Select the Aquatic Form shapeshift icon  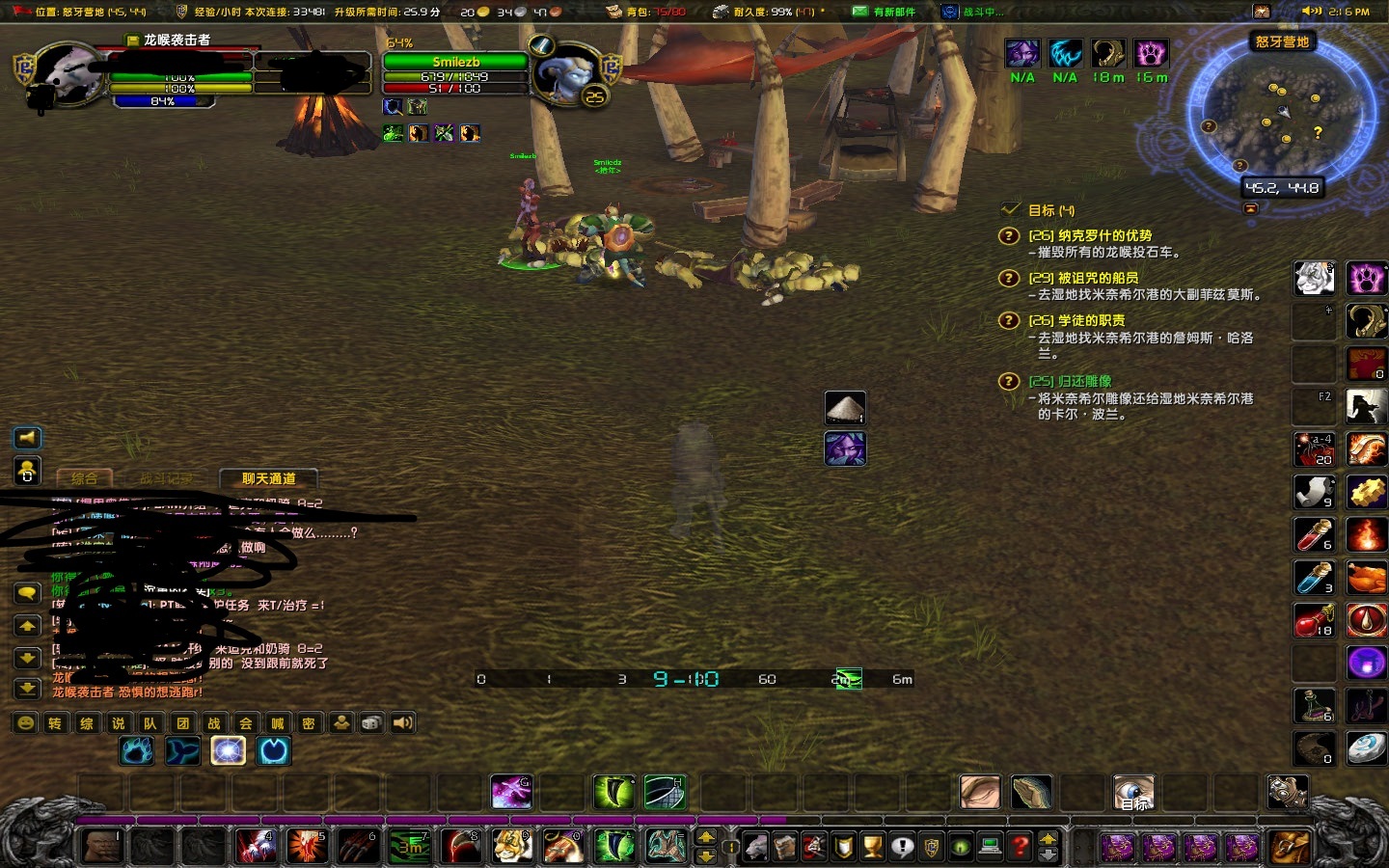pos(182,751)
